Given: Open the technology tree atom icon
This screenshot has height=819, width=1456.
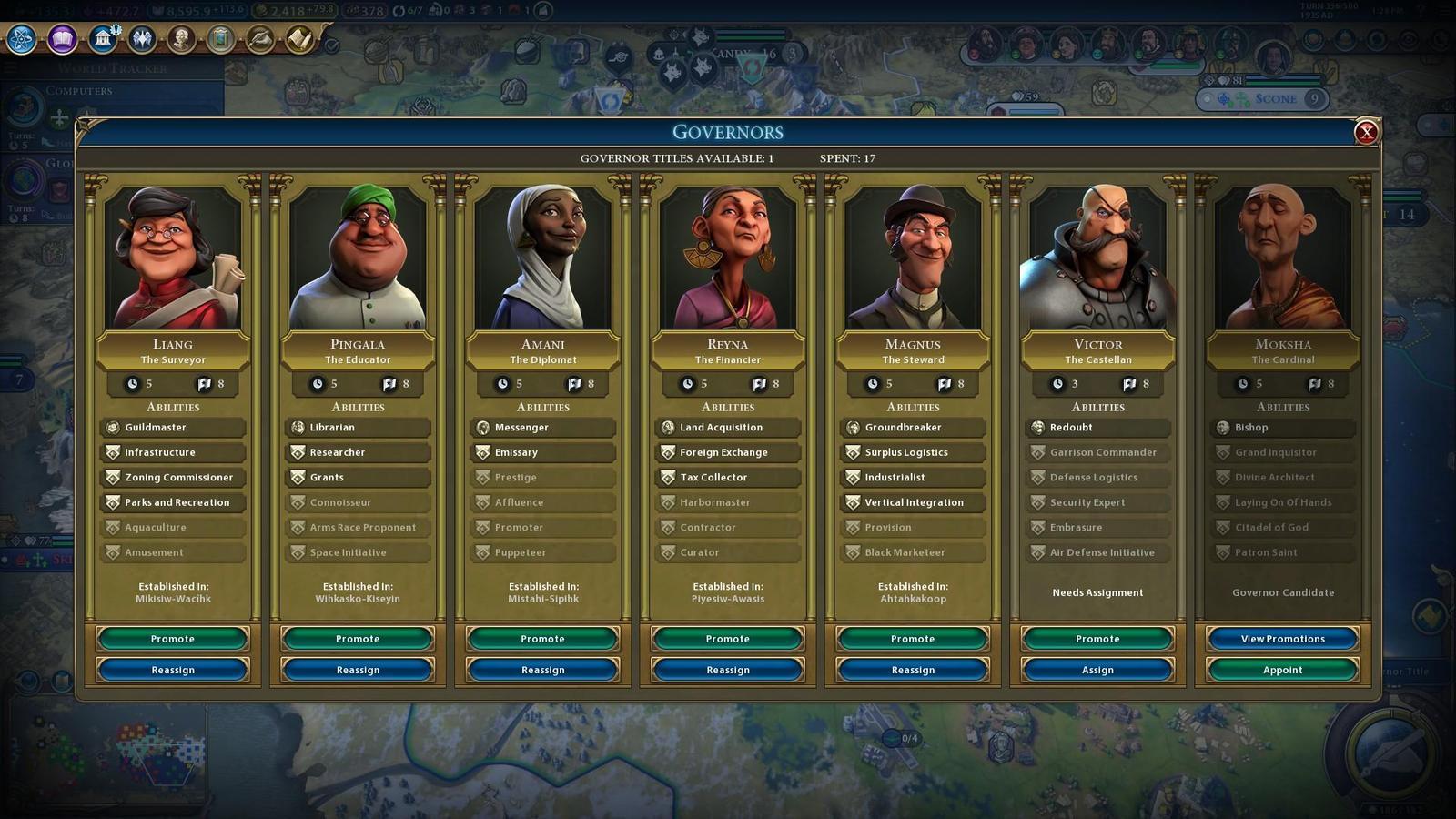Looking at the screenshot, I should pyautogui.click(x=22, y=39).
